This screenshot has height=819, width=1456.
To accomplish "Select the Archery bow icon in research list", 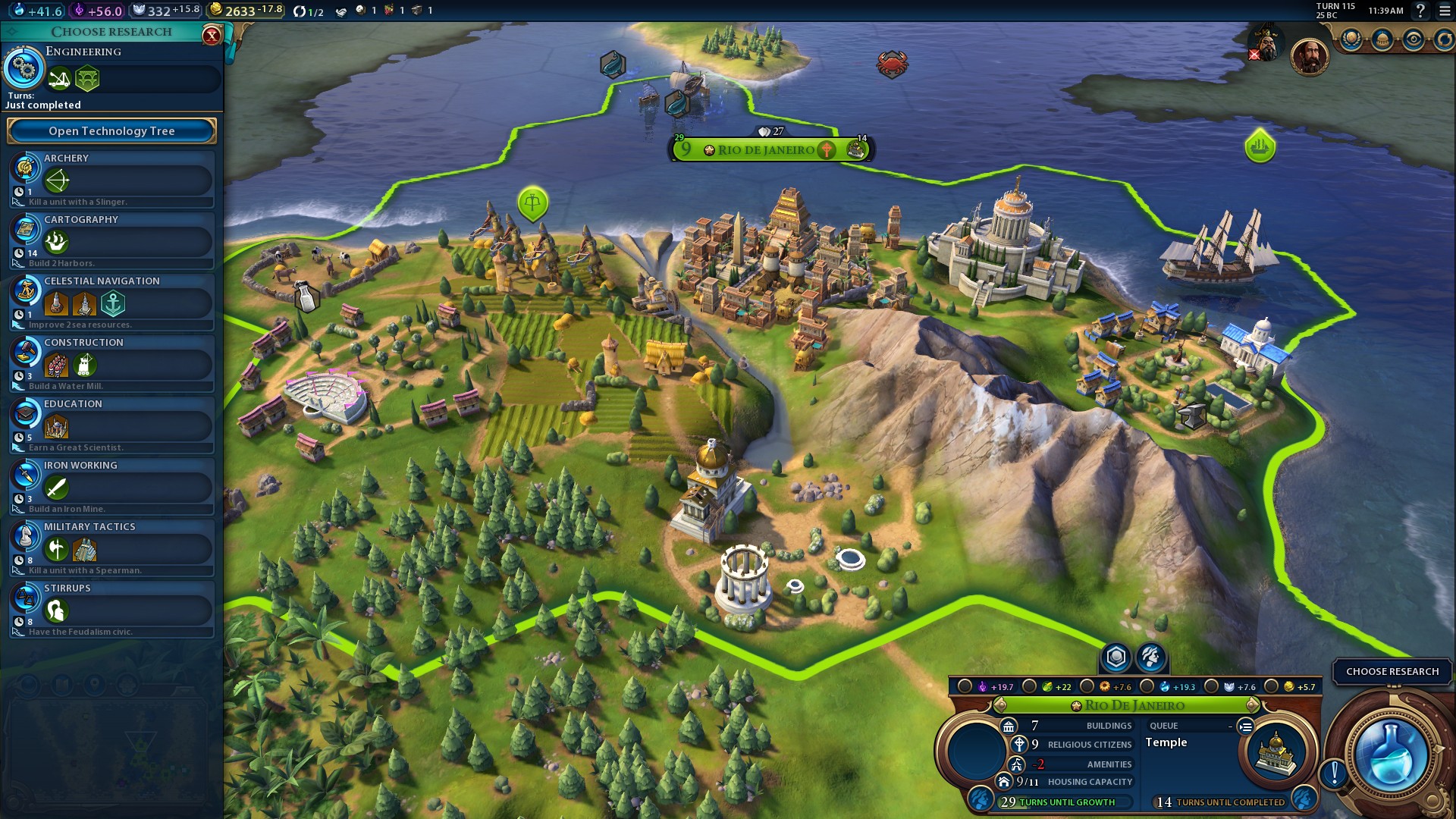I will pos(57,180).
